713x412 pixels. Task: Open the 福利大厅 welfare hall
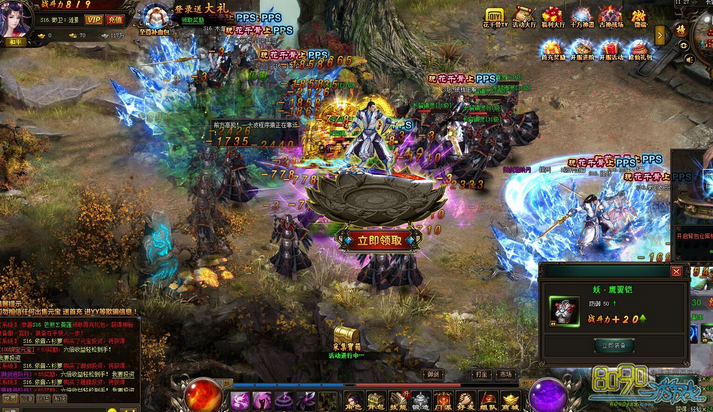[x=552, y=17]
